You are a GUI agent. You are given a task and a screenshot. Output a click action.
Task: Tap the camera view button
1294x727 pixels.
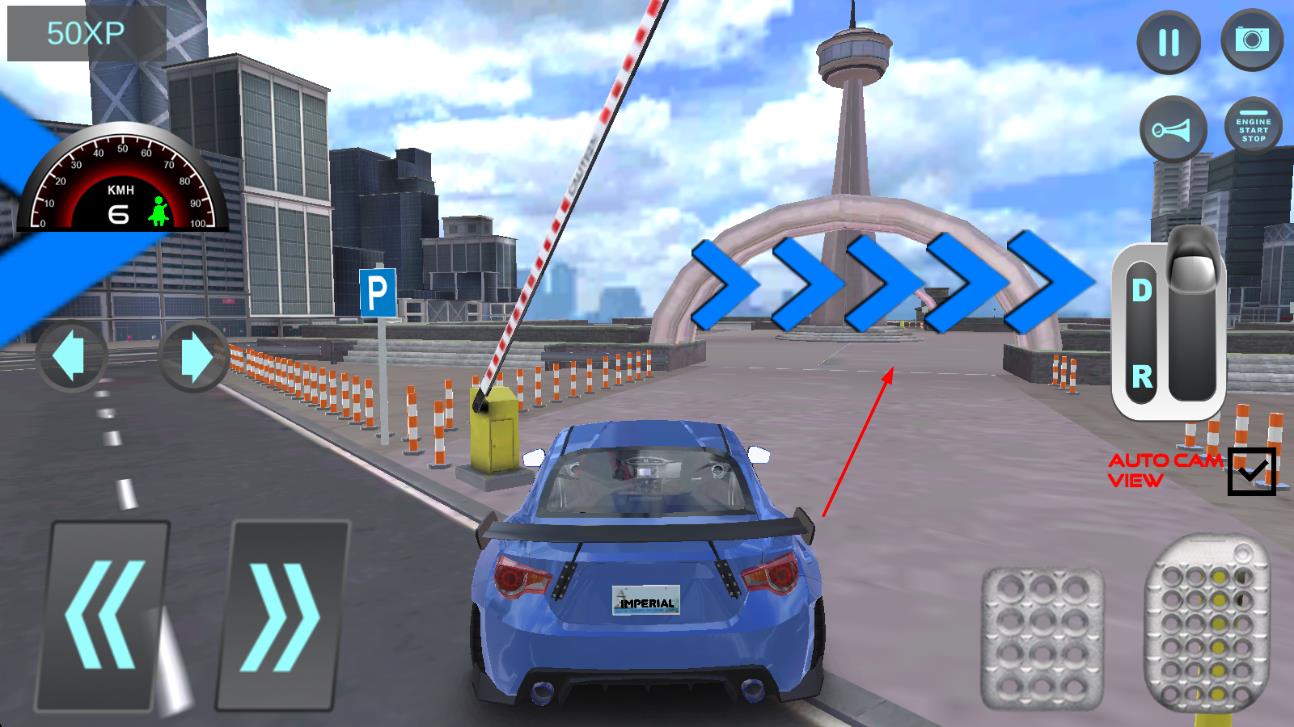tap(1251, 40)
